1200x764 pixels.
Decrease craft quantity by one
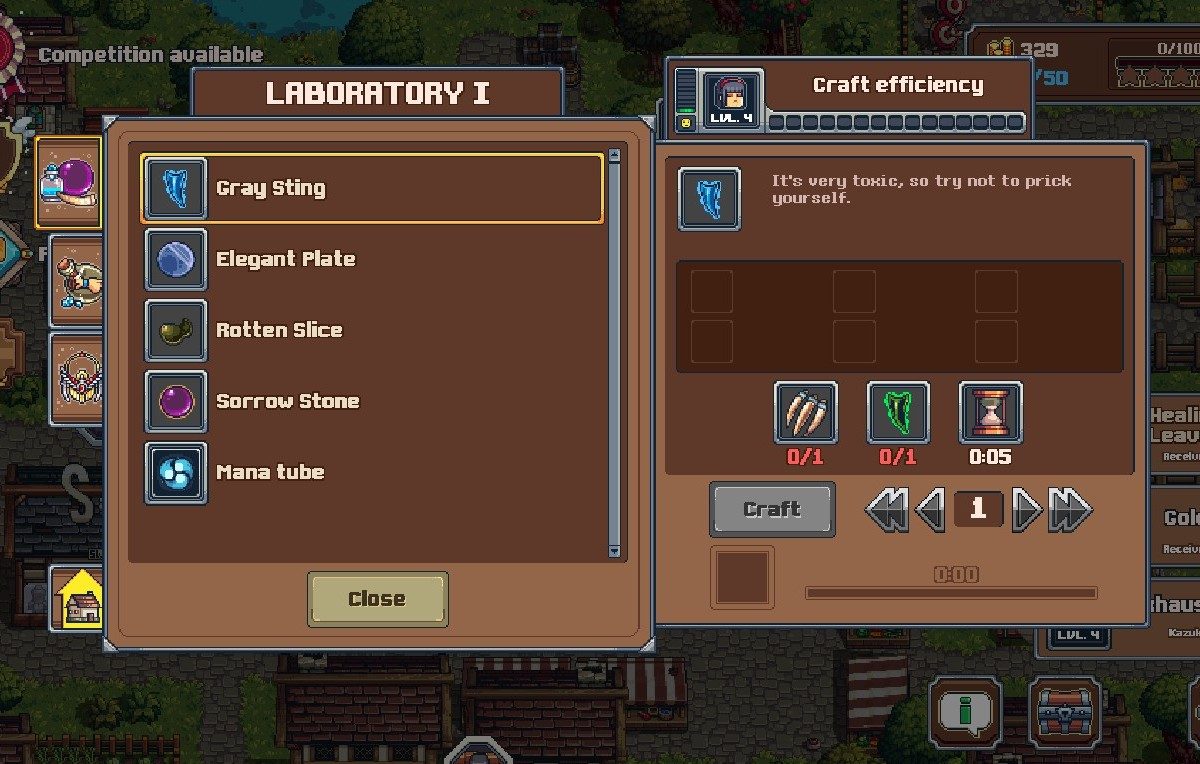point(930,510)
